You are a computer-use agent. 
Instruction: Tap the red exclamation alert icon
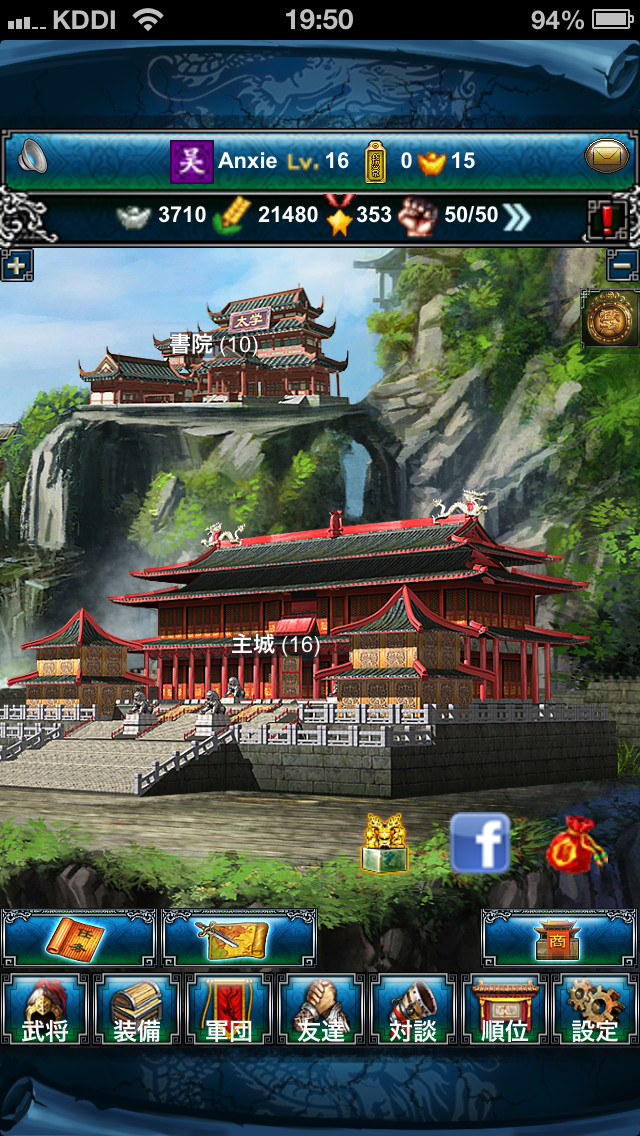[x=607, y=216]
